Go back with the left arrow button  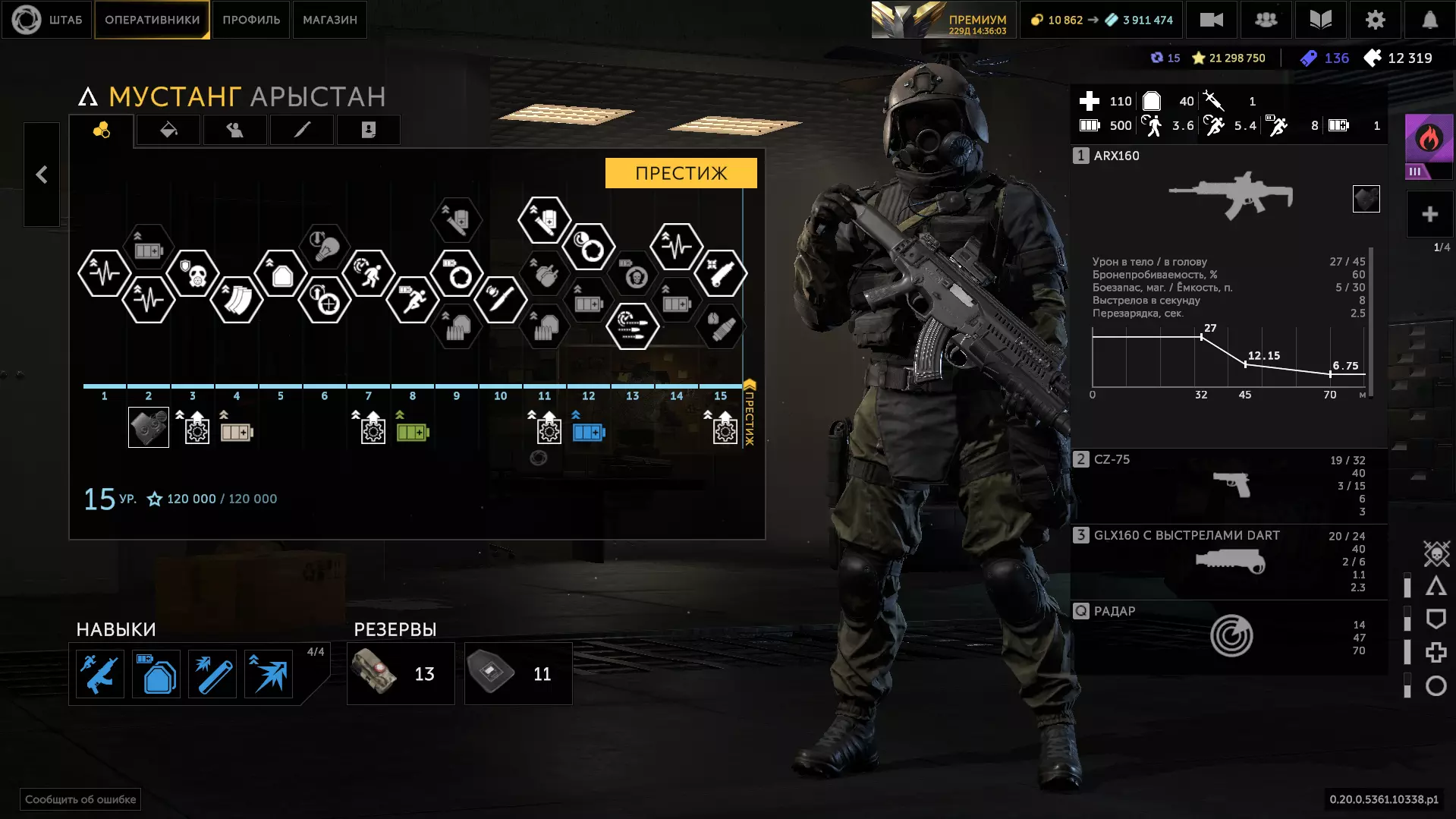pyautogui.click(x=42, y=175)
